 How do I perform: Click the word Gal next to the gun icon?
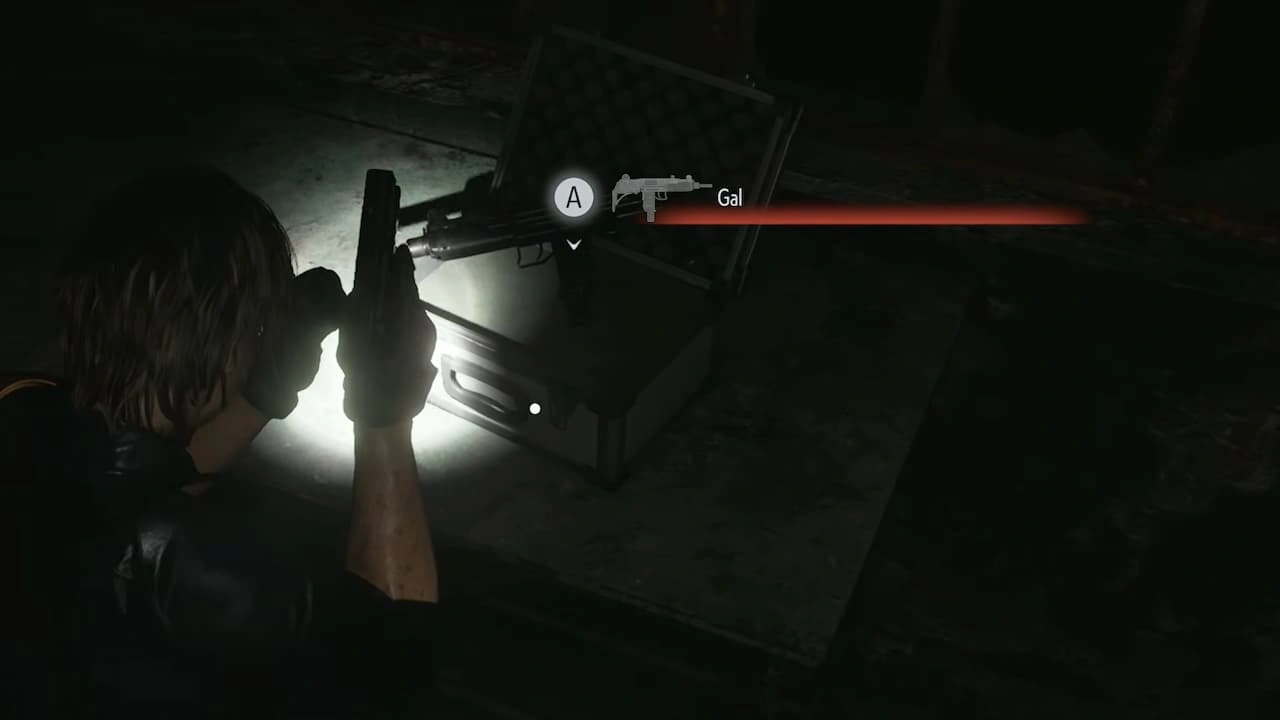729,198
